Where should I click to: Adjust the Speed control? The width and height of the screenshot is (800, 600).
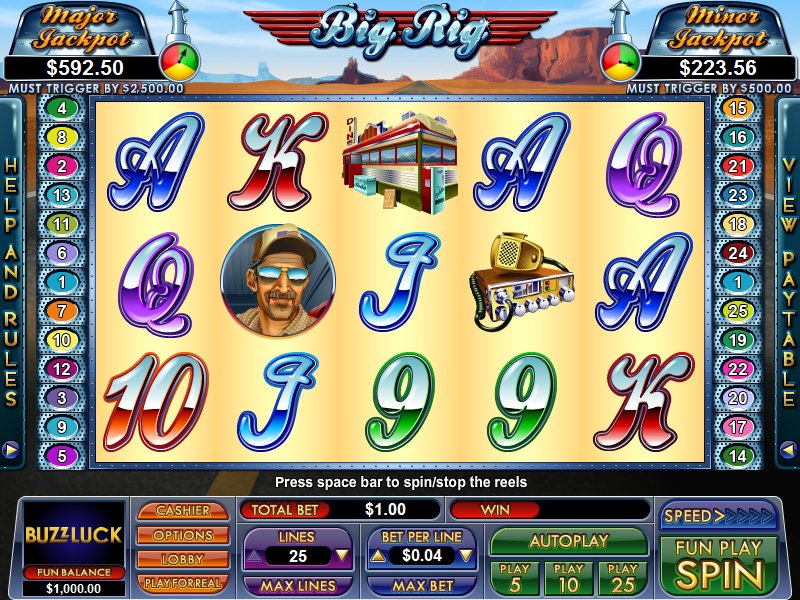[718, 516]
